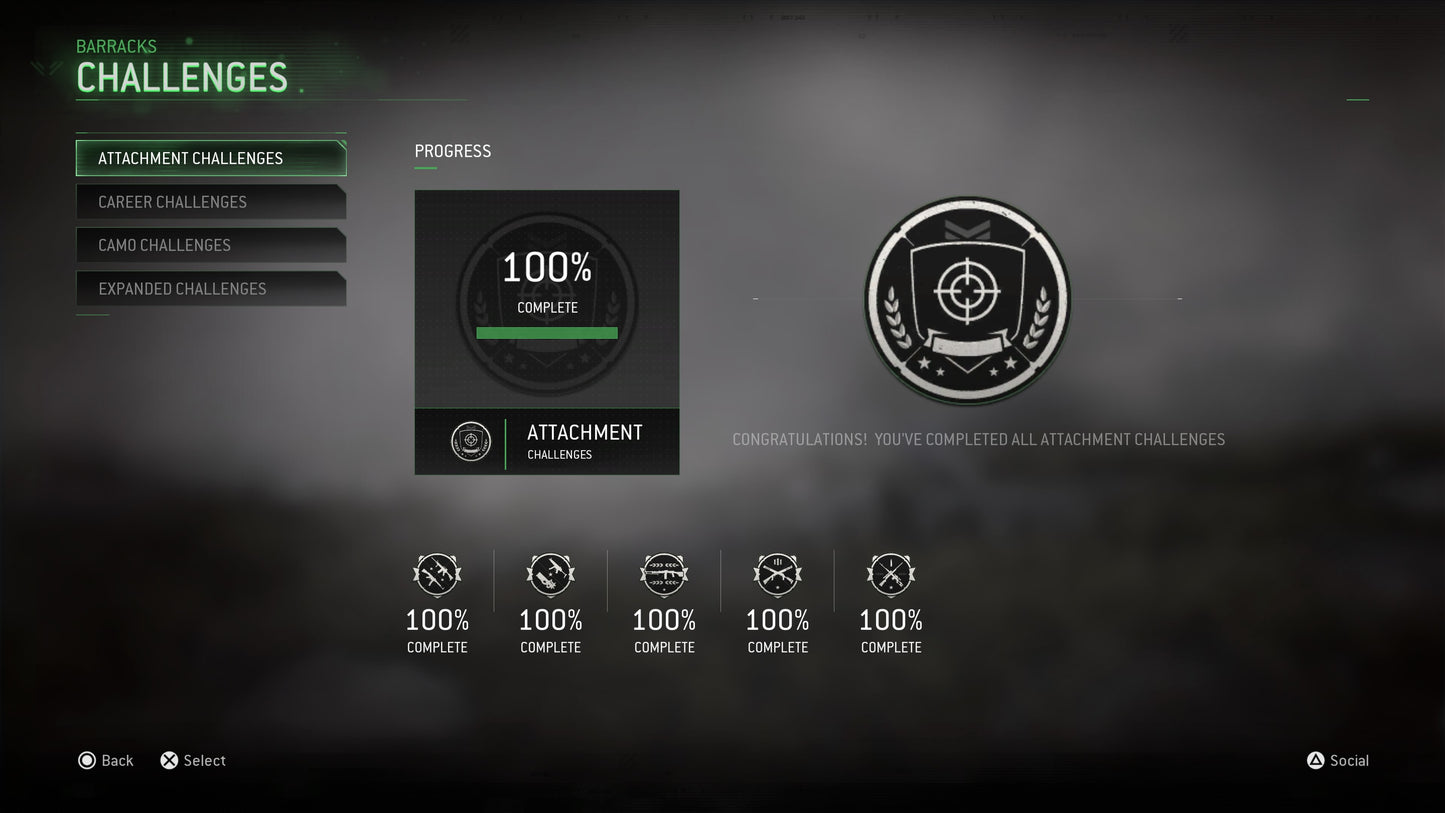This screenshot has height=813, width=1445.
Task: Open the Camo Challenges section
Action: click(x=211, y=245)
